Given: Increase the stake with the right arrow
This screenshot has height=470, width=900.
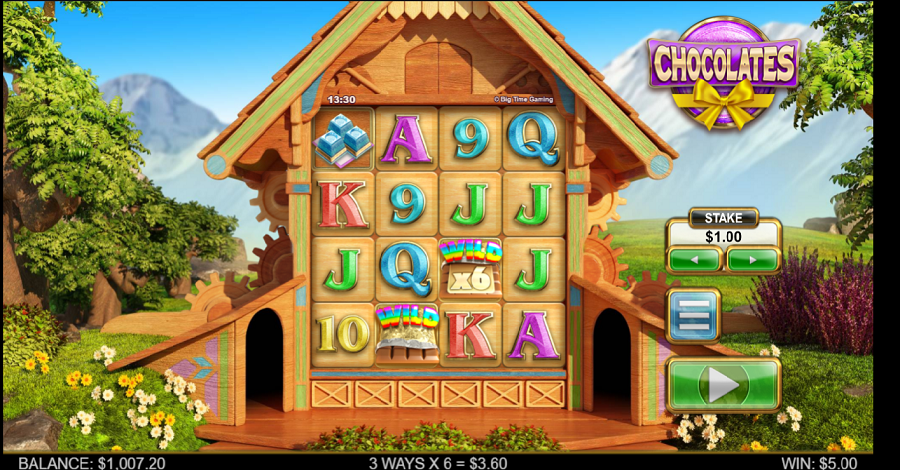Looking at the screenshot, I should 752,260.
